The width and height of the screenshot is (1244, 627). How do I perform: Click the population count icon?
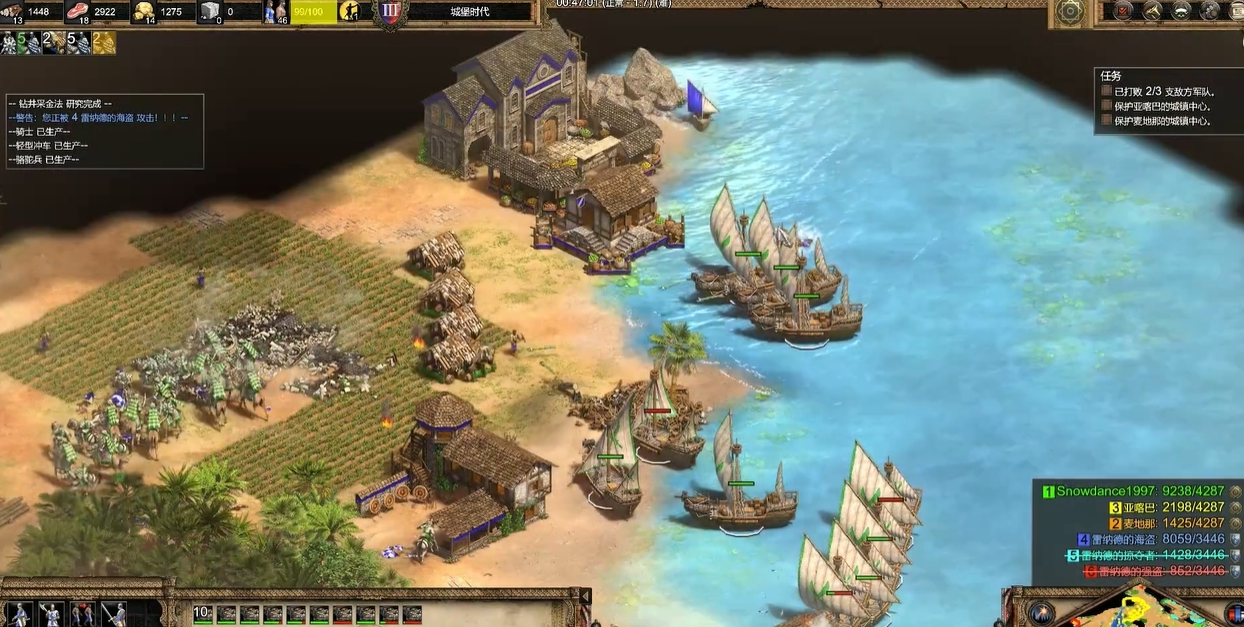tap(275, 12)
